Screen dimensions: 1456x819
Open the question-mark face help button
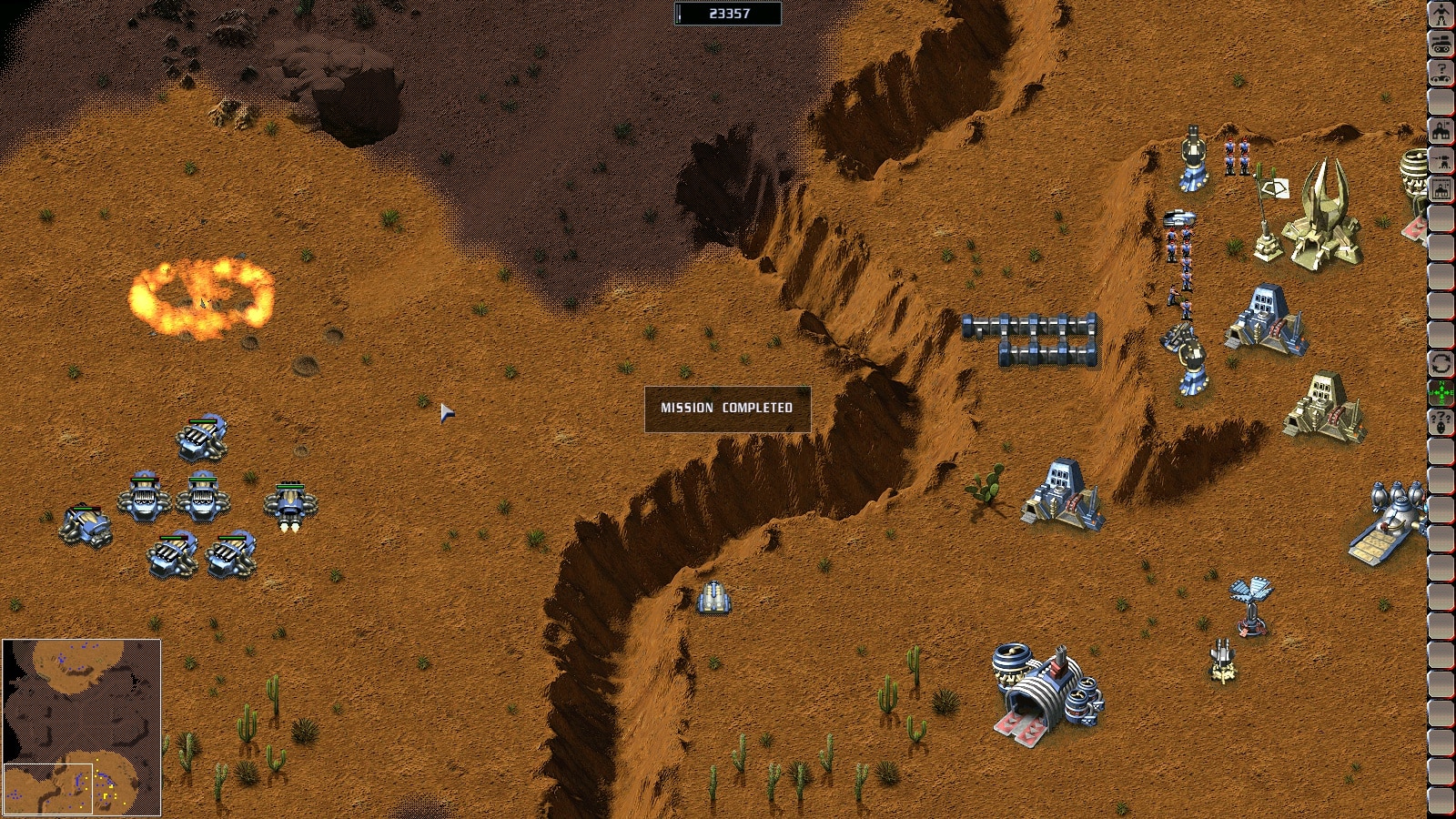(1441, 421)
